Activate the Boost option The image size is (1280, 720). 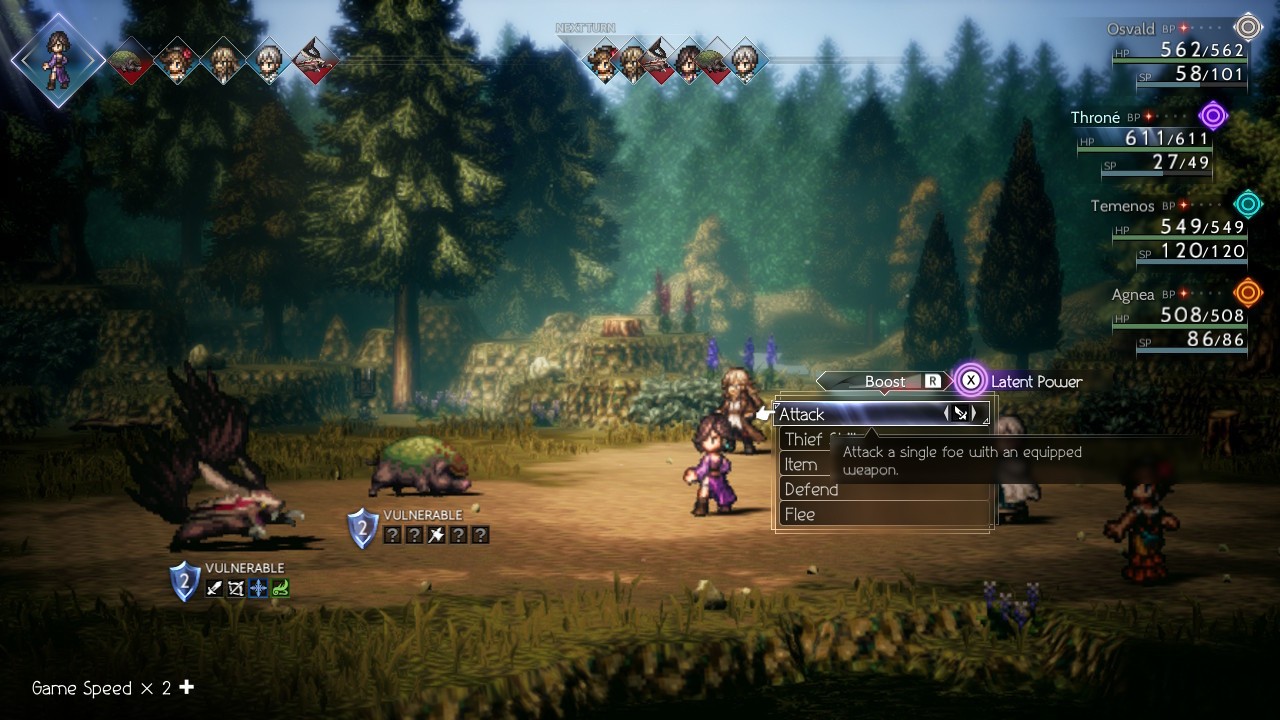884,381
